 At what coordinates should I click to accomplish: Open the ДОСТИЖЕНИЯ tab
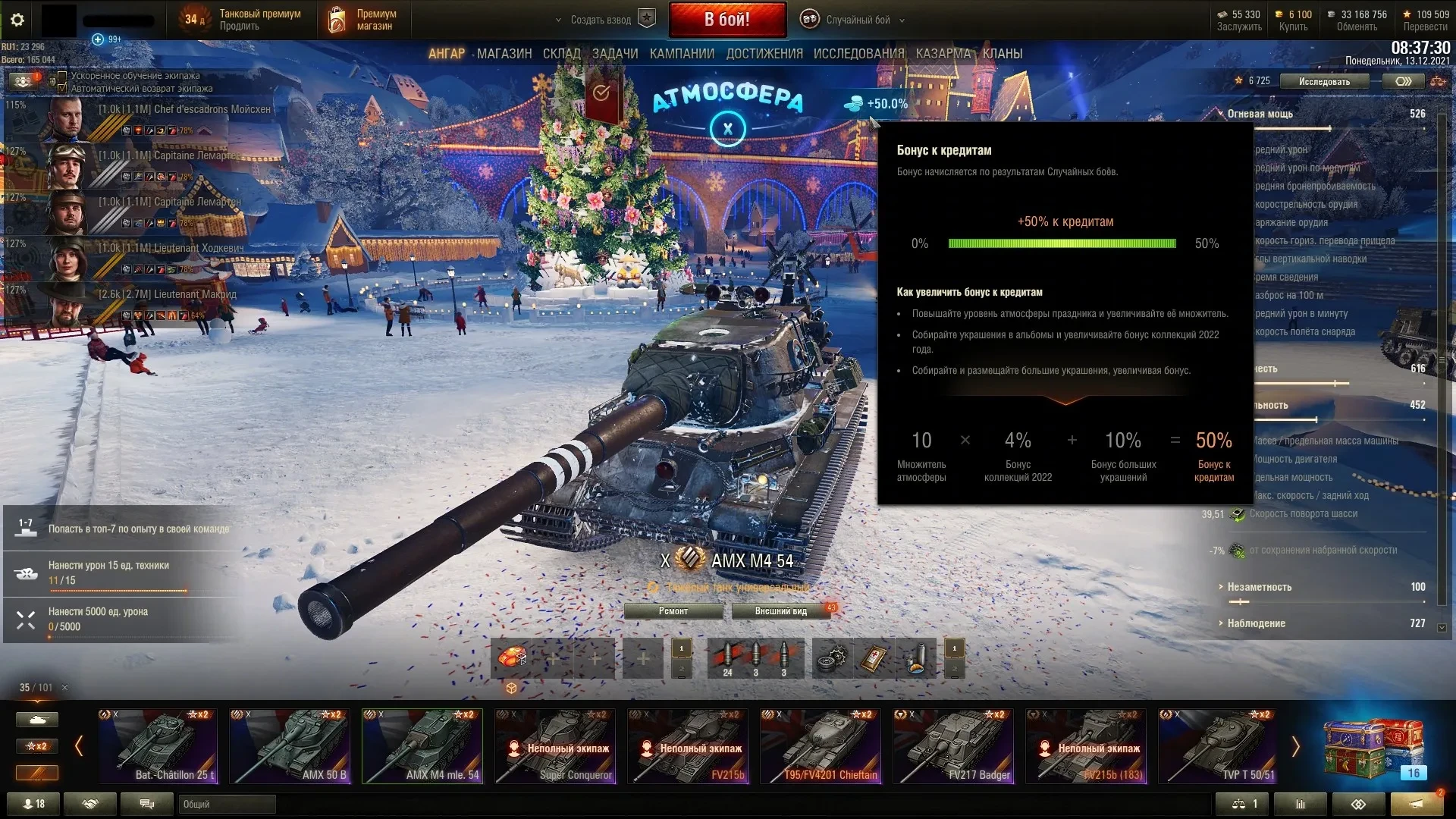pyautogui.click(x=764, y=54)
